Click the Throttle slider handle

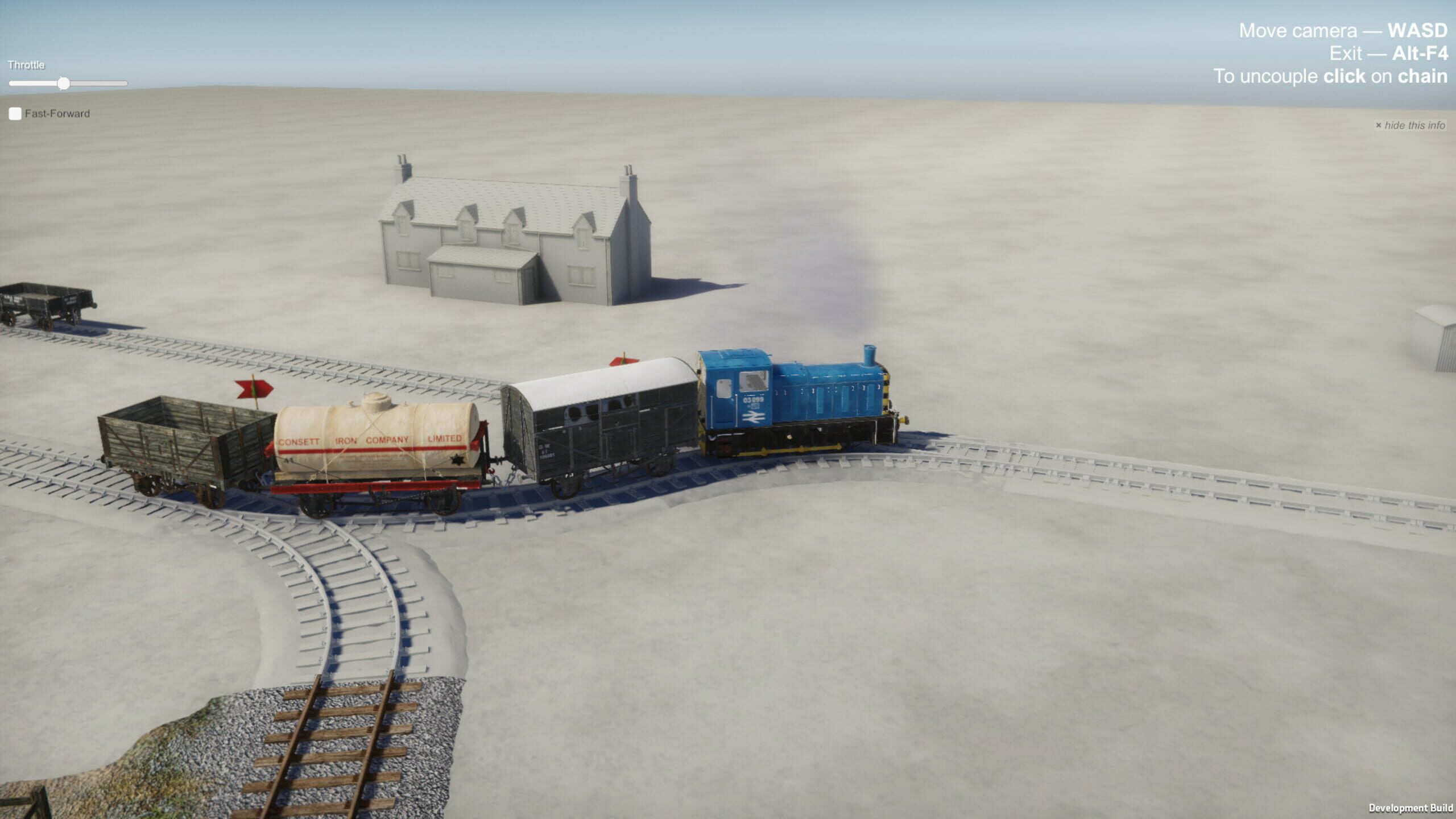[63, 83]
